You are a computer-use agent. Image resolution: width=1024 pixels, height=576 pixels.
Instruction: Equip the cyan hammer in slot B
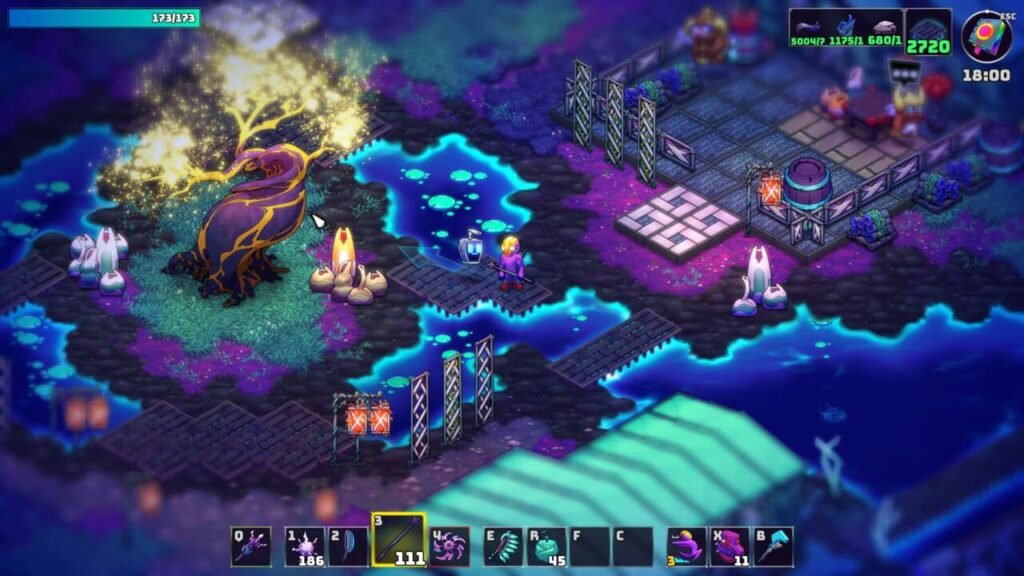pos(774,546)
